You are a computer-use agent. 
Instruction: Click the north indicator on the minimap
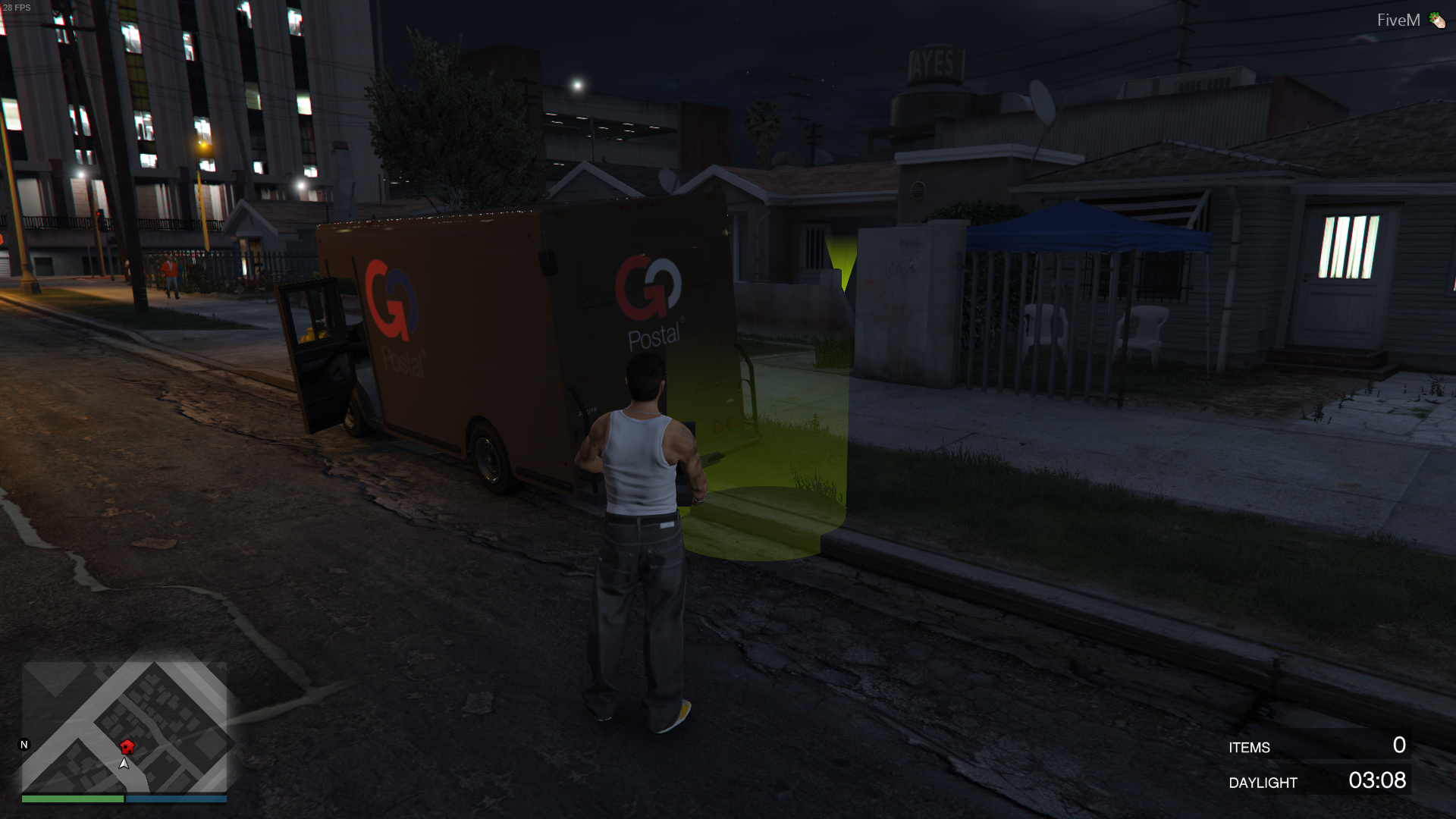coord(25,745)
